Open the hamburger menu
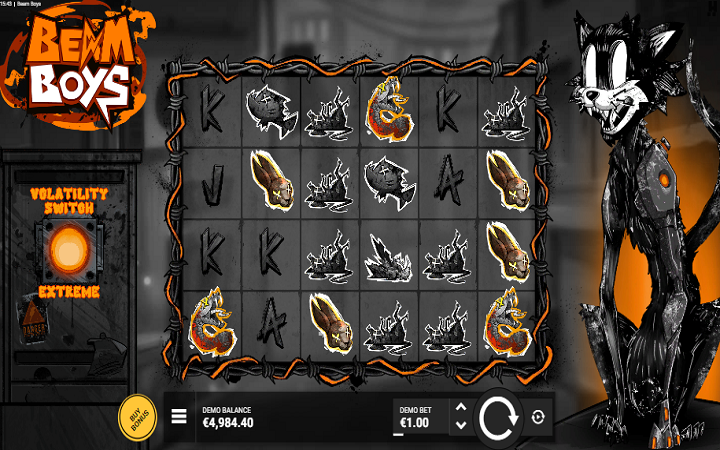This screenshot has height=450, width=720. pyautogui.click(x=179, y=417)
